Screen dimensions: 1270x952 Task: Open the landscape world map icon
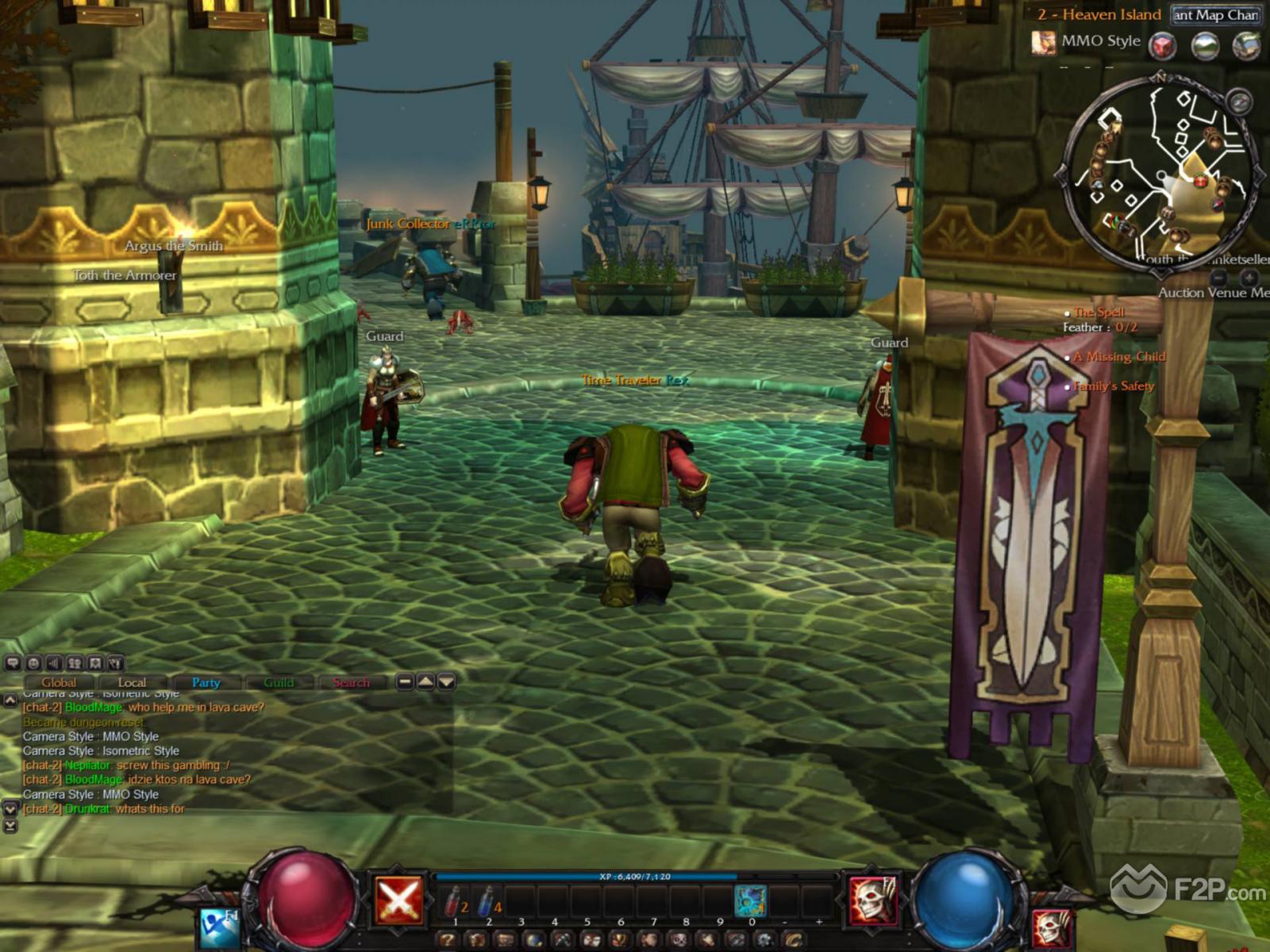(1205, 46)
